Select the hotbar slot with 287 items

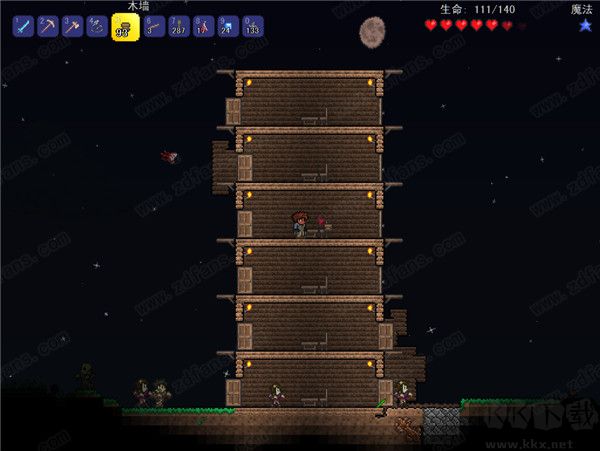coord(178,27)
